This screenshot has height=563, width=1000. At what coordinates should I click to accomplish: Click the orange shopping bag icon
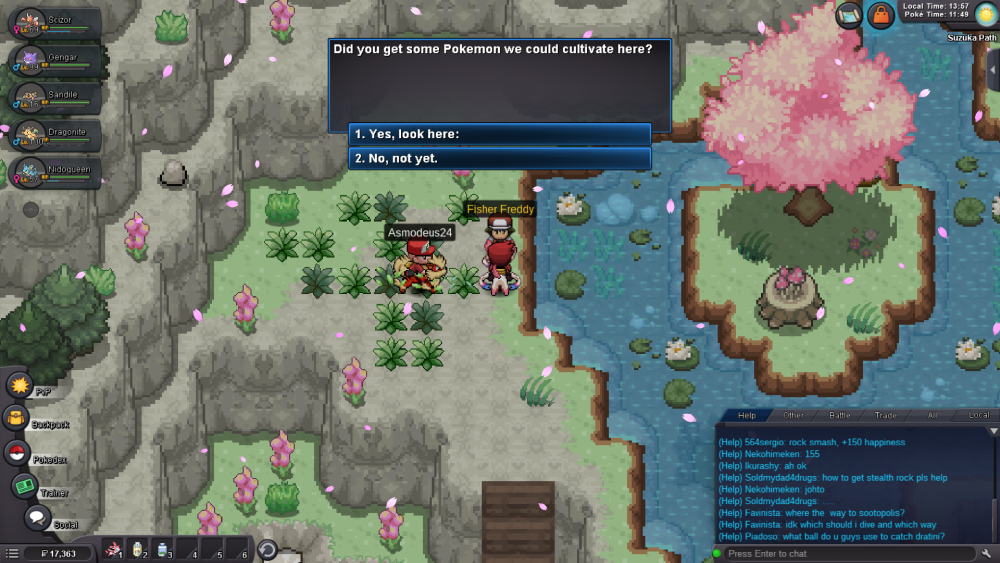(x=881, y=15)
